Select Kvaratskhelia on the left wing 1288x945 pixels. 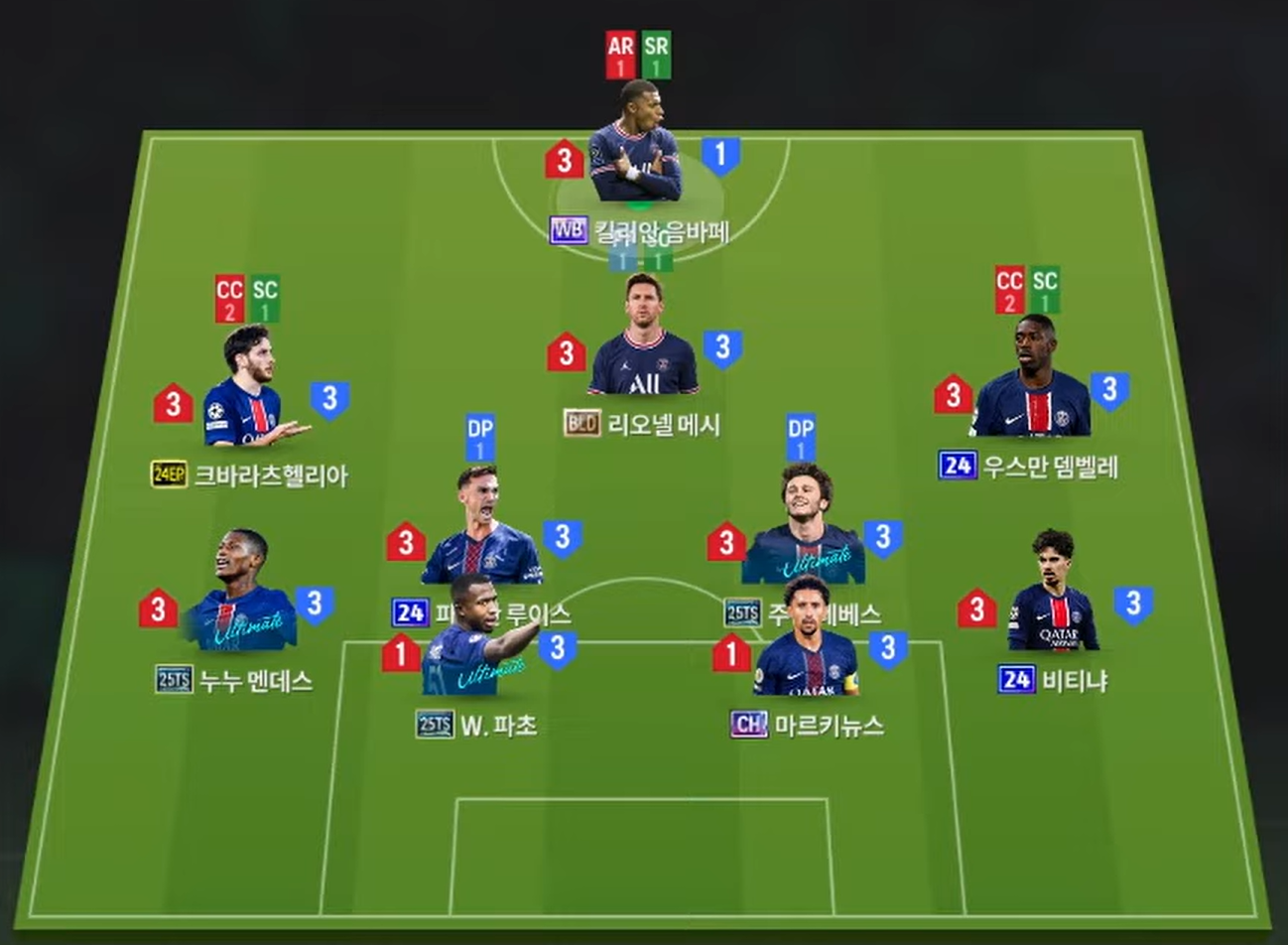click(x=246, y=390)
